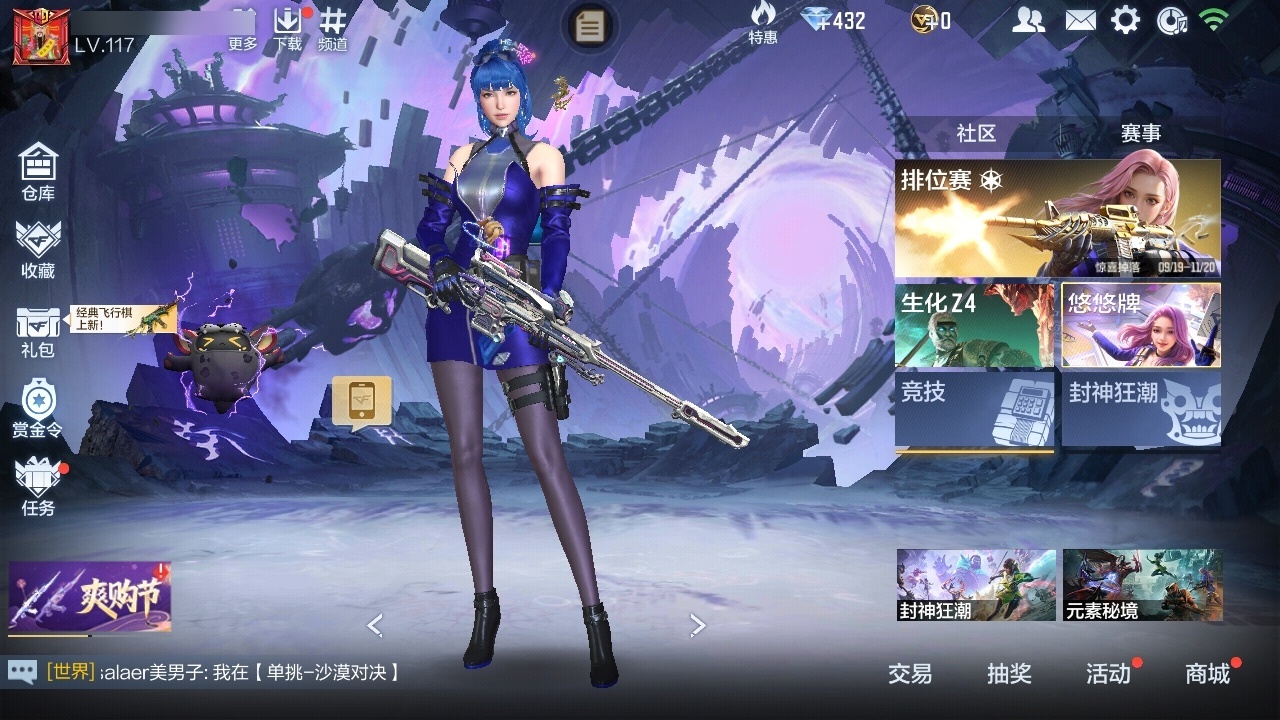
Task: Open the 爽购节 shopping festival banner
Action: [x=90, y=598]
